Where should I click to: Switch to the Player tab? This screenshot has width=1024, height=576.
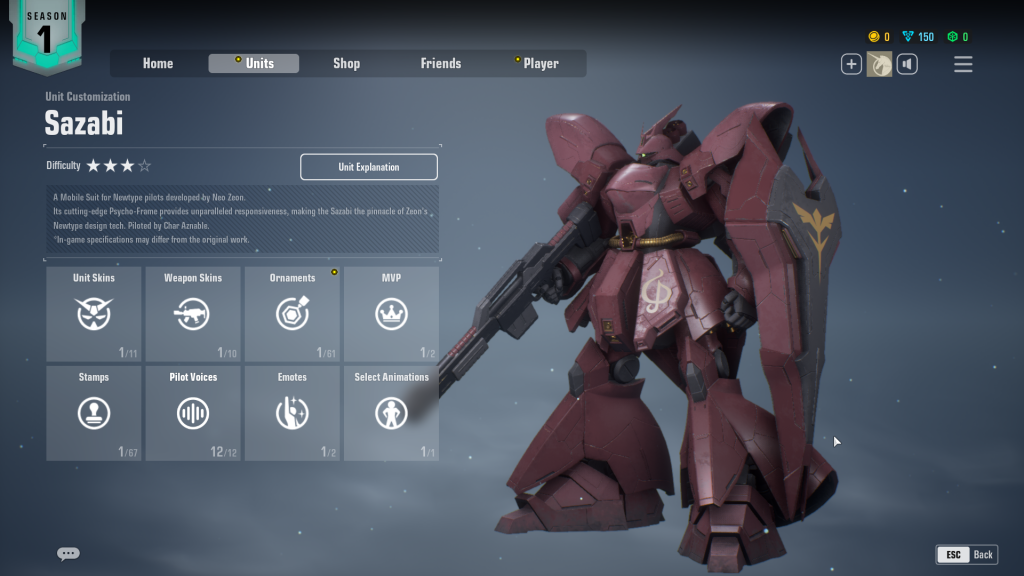pyautogui.click(x=540, y=63)
